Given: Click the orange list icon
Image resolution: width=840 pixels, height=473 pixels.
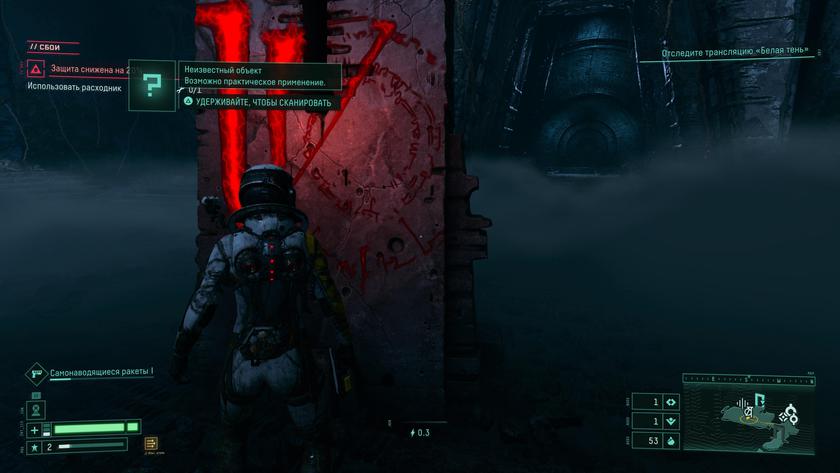Looking at the screenshot, I should pos(151,444).
